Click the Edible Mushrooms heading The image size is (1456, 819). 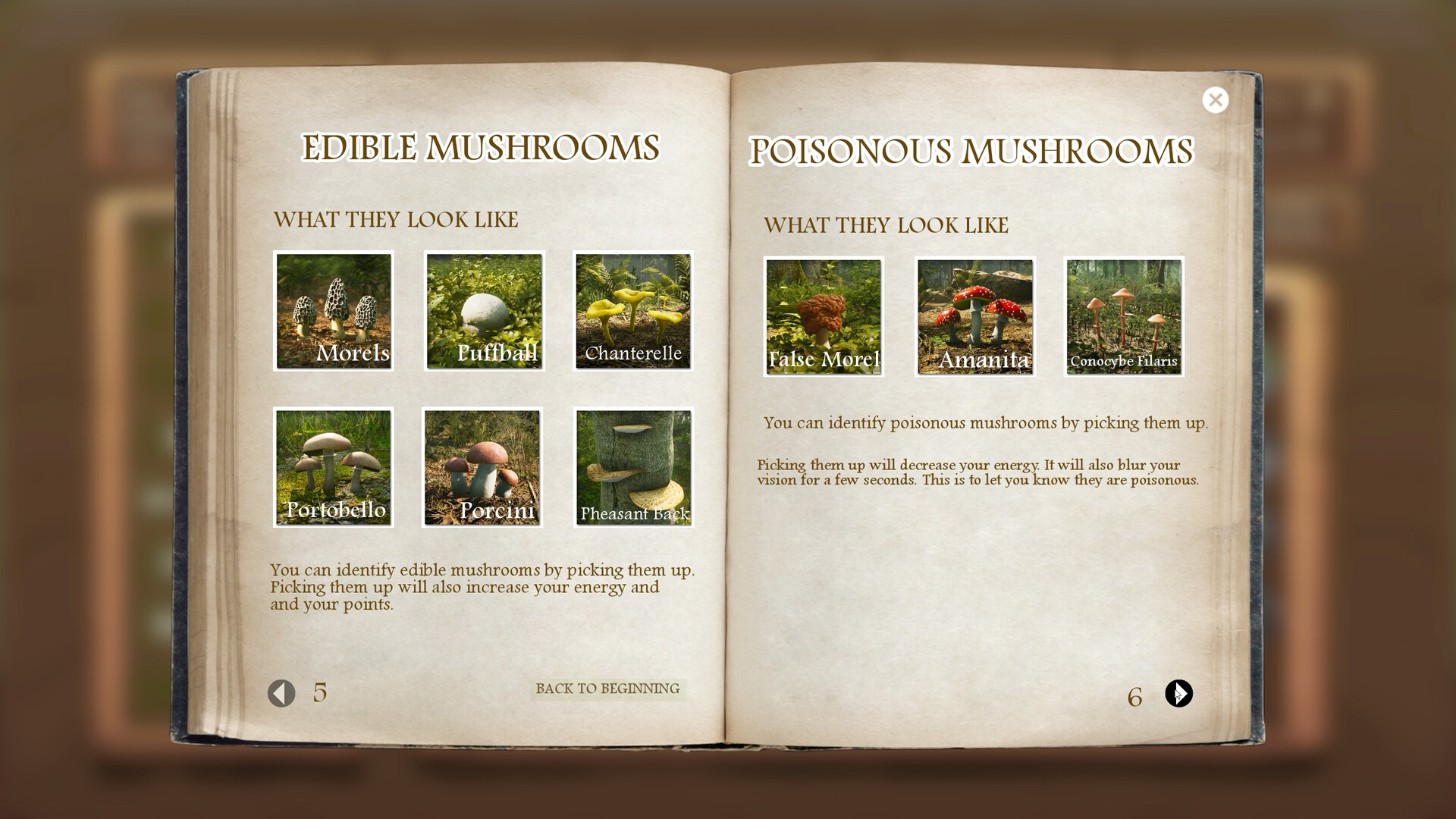pyautogui.click(x=482, y=149)
